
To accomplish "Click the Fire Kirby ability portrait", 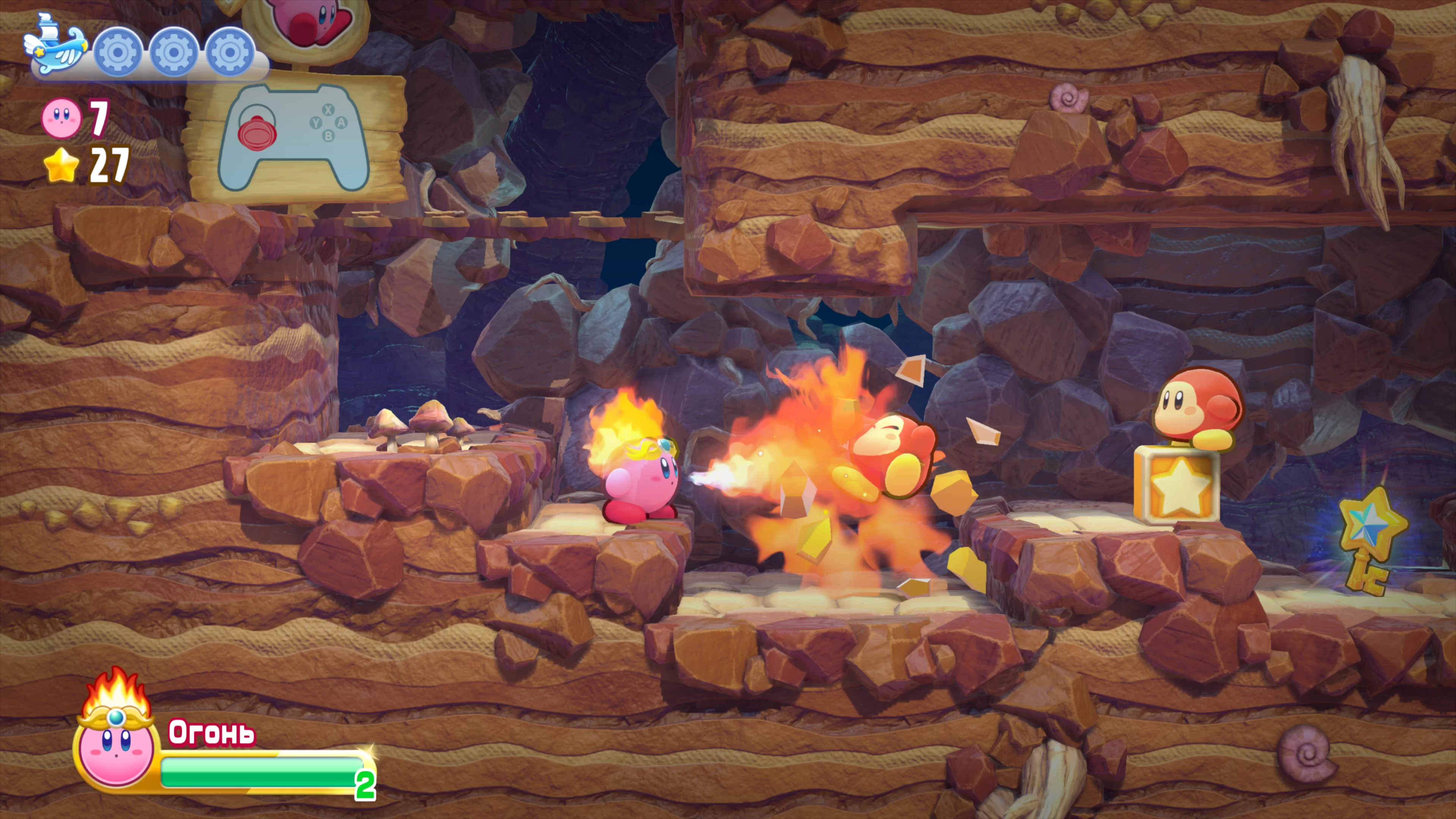I will click(x=116, y=741).
